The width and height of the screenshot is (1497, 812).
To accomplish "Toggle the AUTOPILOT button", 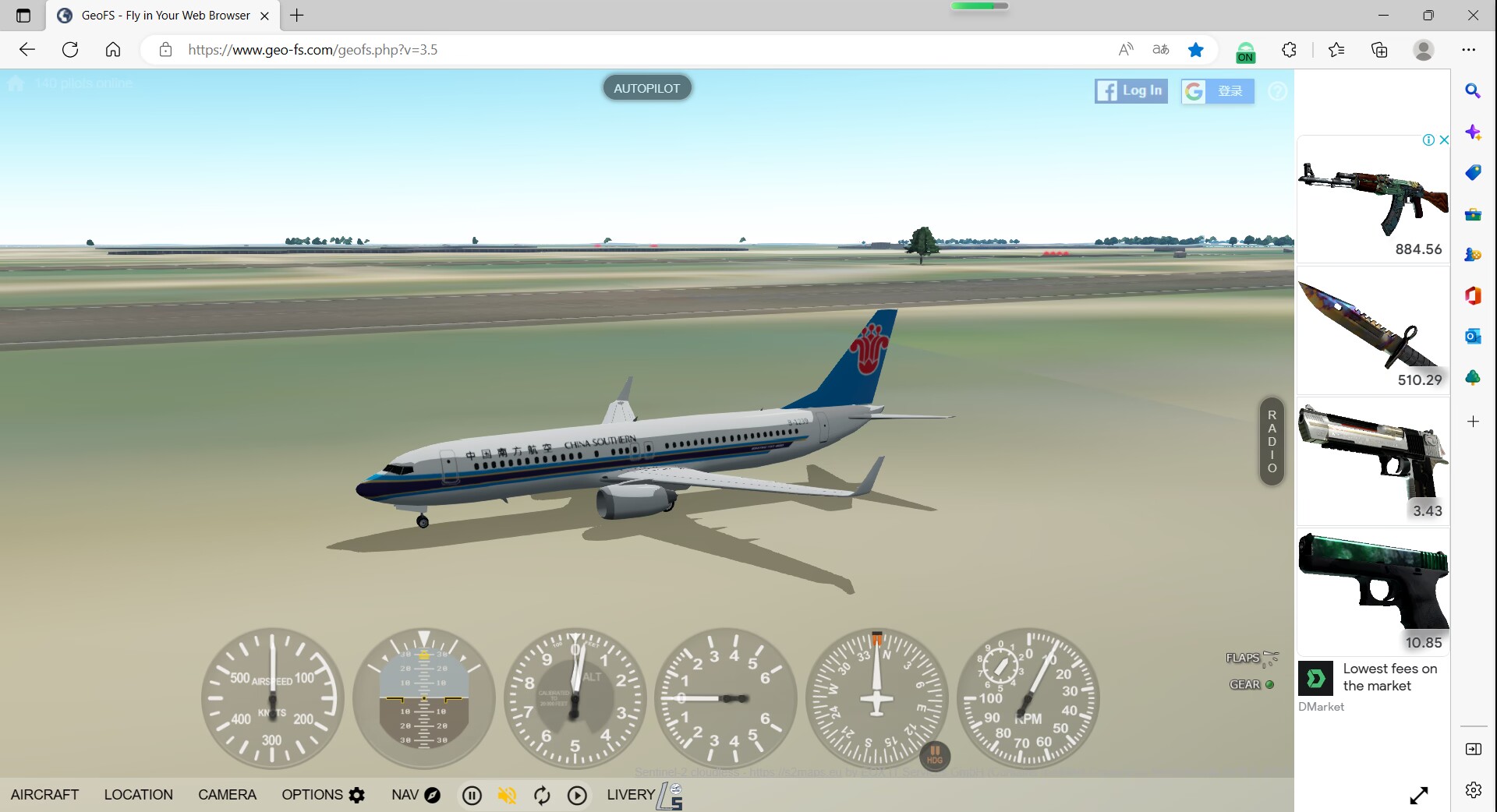I will pos(646,87).
